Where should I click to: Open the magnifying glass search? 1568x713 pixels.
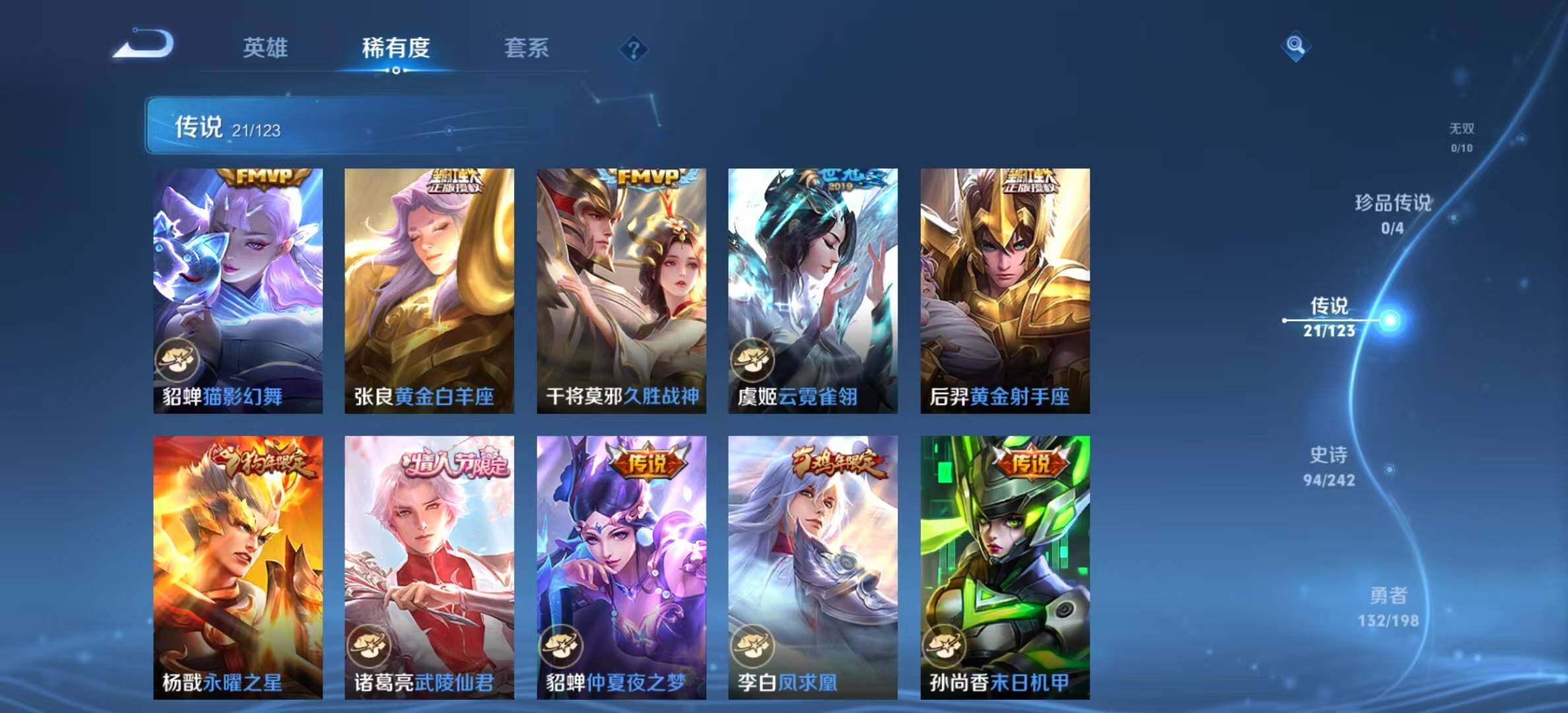click(x=1295, y=46)
